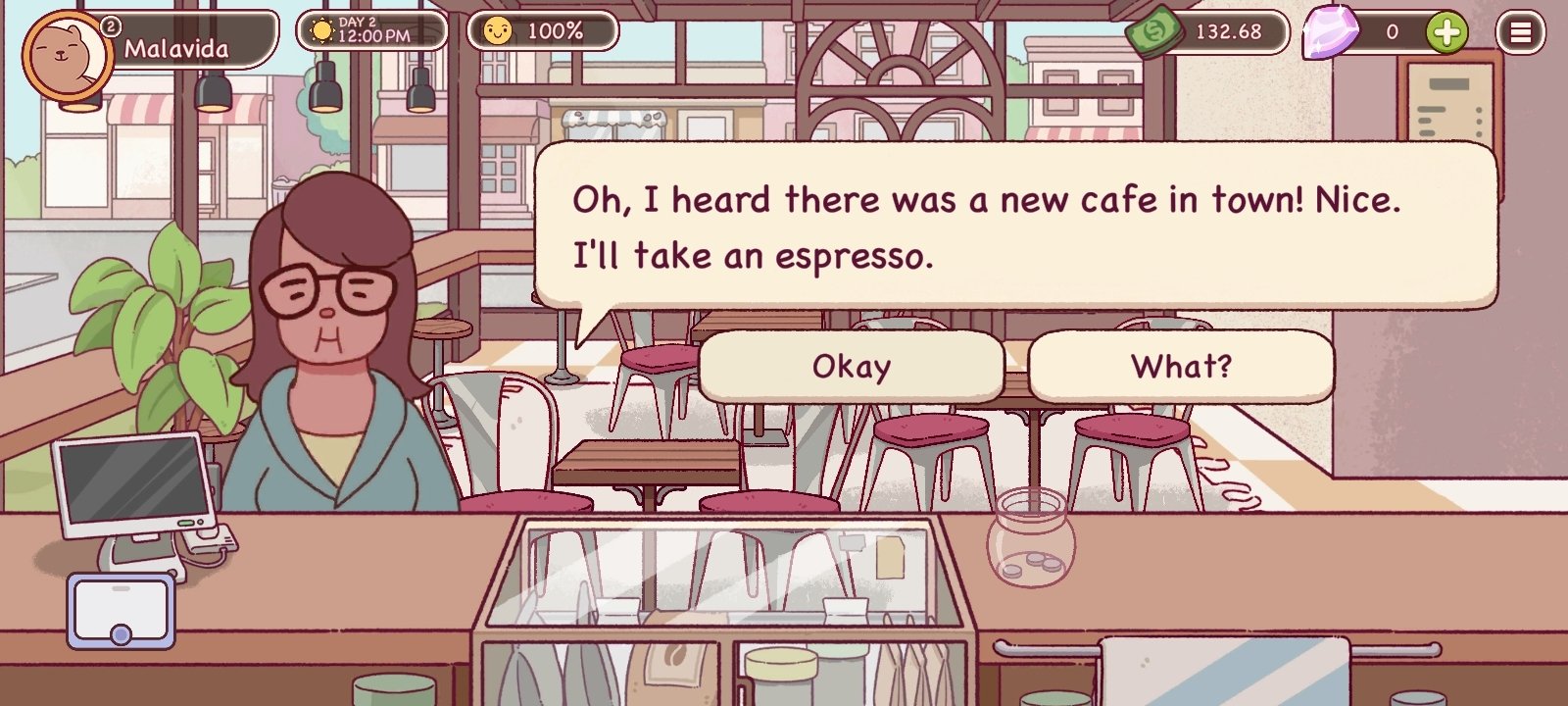Screen dimensions: 1568x706
Task: Click the green dollar bill icon
Action: pos(1155,30)
